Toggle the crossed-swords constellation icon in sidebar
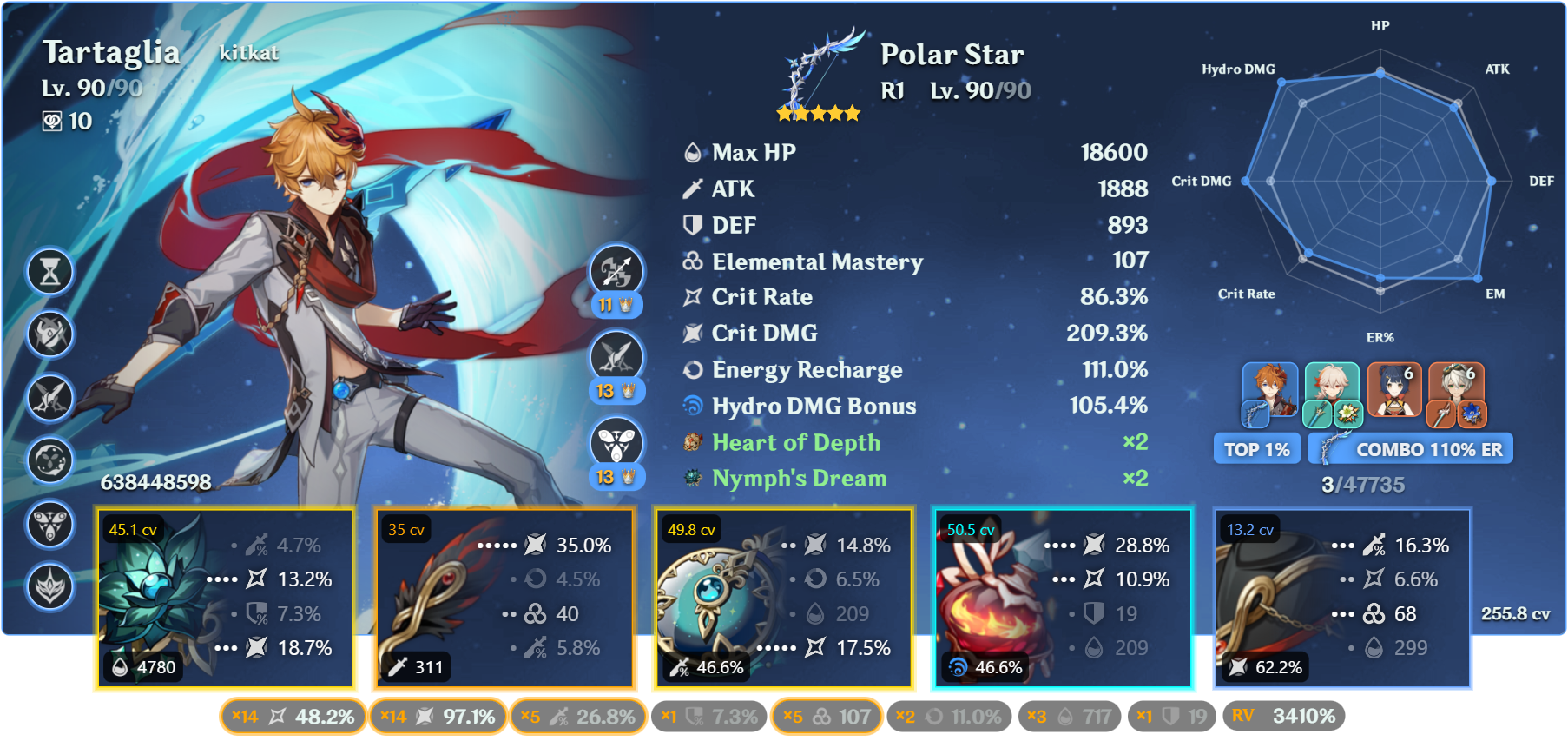 (49, 398)
